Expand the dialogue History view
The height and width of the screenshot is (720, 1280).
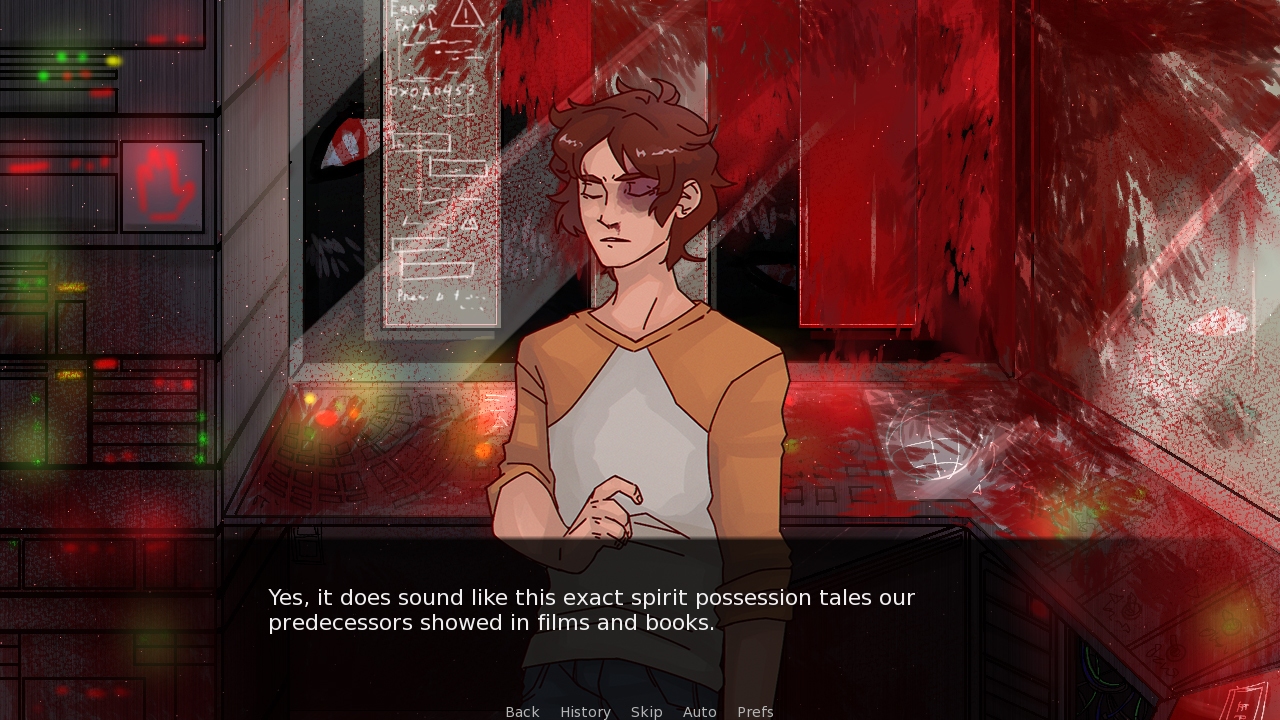585,711
